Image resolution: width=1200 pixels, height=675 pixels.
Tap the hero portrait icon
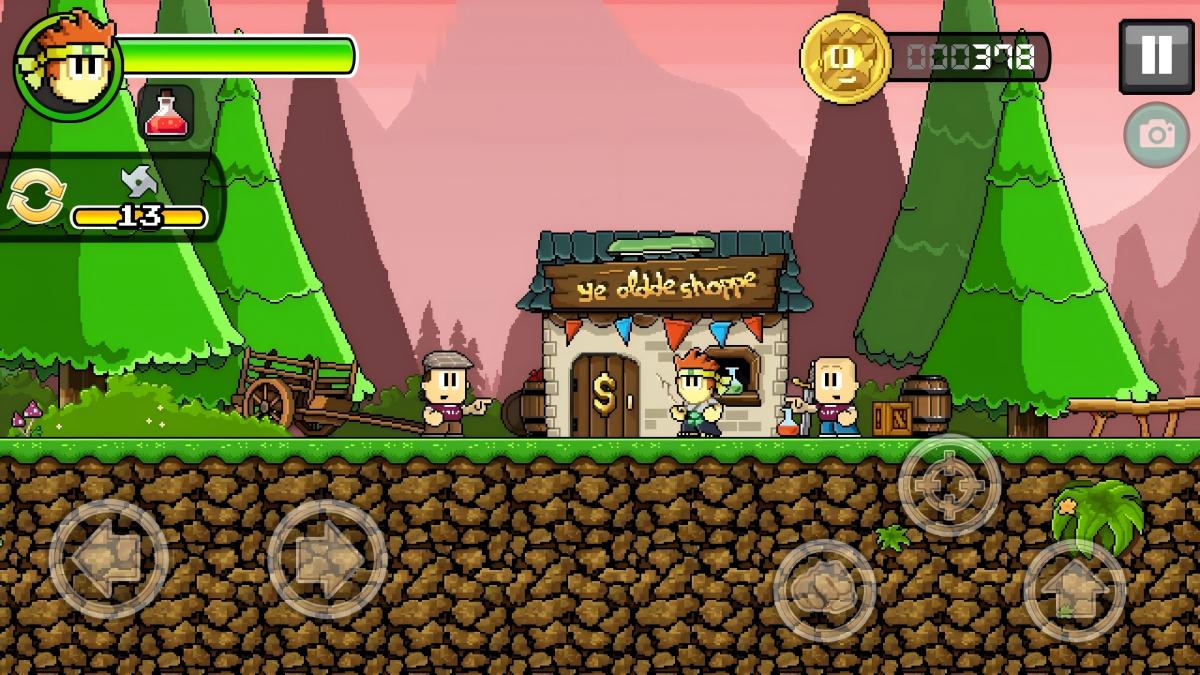pyautogui.click(x=68, y=66)
